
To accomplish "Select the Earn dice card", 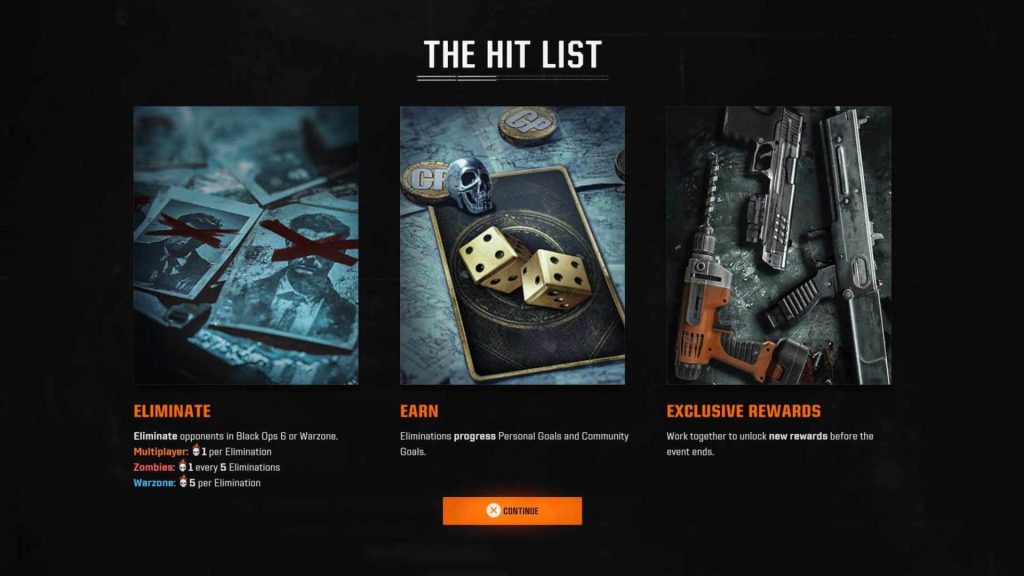I will coord(512,245).
